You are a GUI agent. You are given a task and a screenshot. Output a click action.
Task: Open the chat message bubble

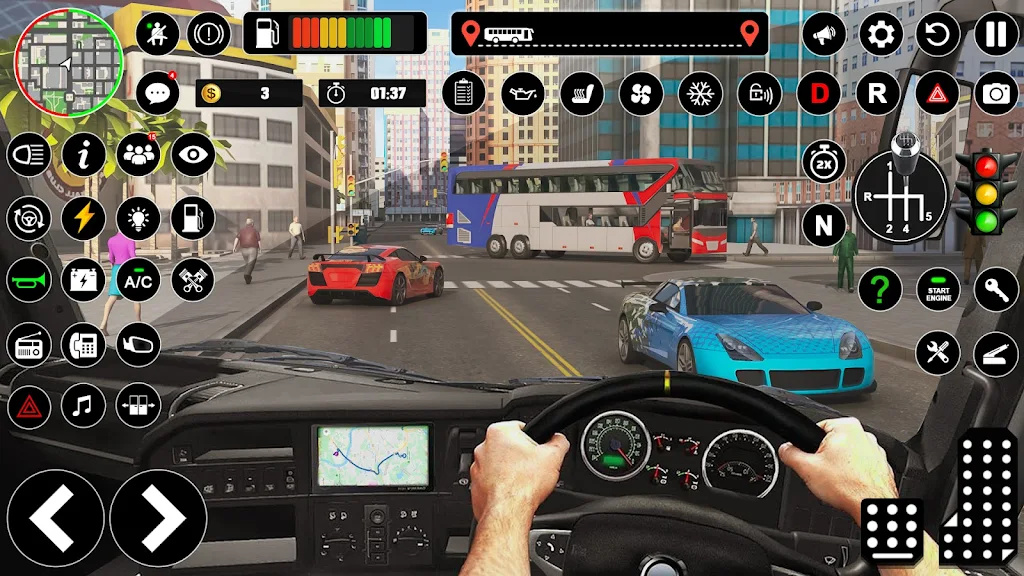coord(157,94)
